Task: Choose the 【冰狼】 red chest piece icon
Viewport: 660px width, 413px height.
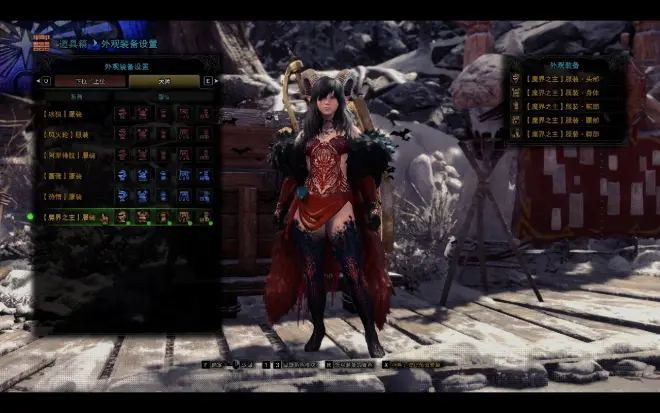Action: pyautogui.click(x=143, y=114)
